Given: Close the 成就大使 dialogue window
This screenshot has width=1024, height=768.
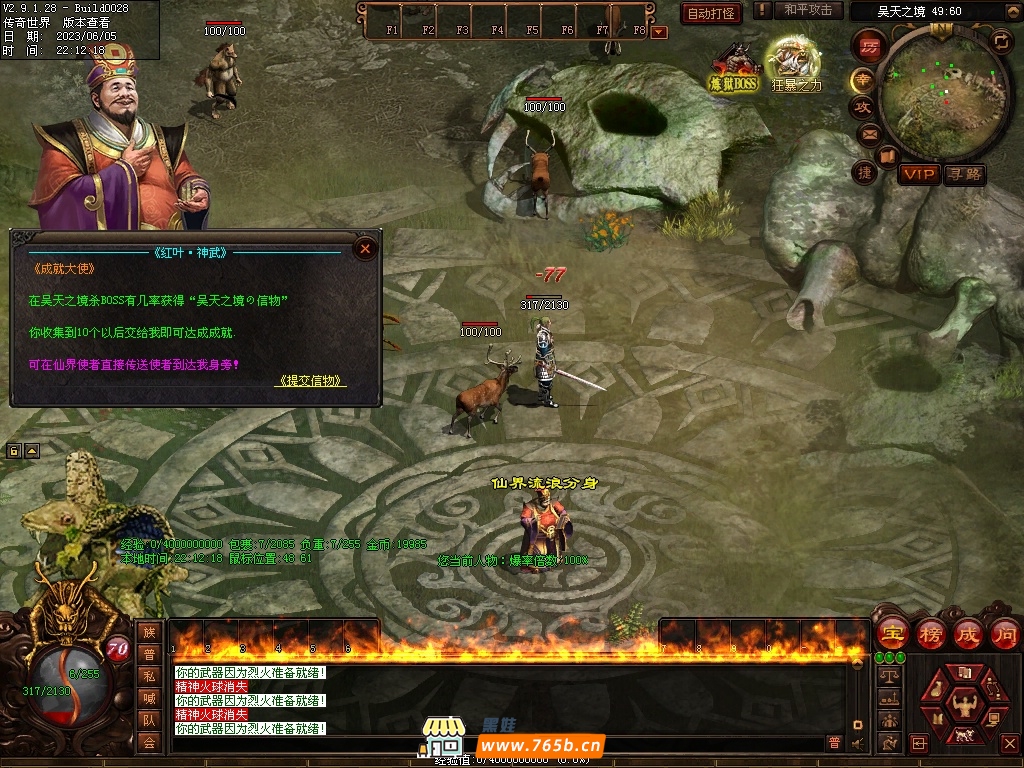Looking at the screenshot, I should [x=366, y=248].
